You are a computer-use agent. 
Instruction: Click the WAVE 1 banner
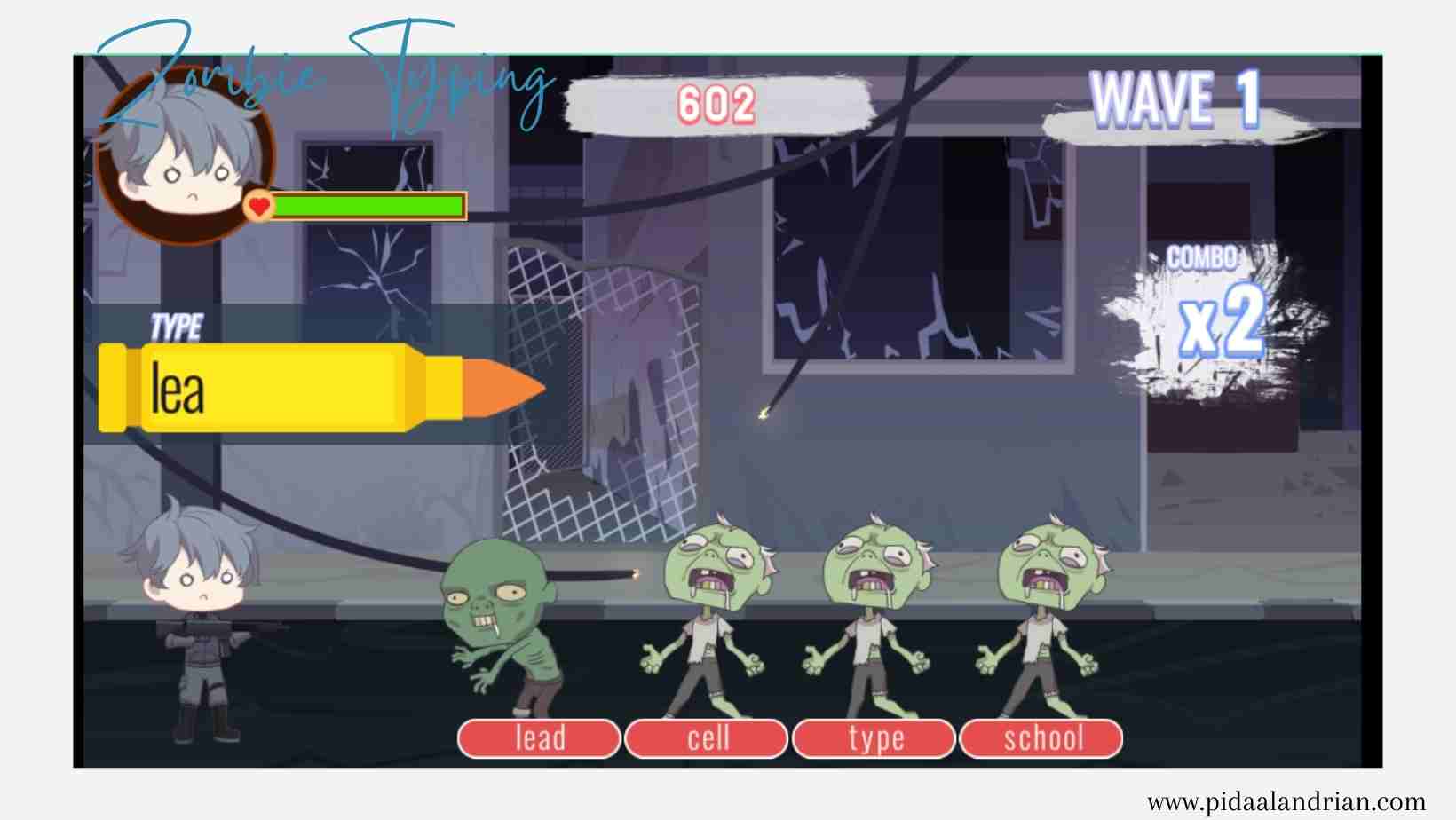(1172, 100)
